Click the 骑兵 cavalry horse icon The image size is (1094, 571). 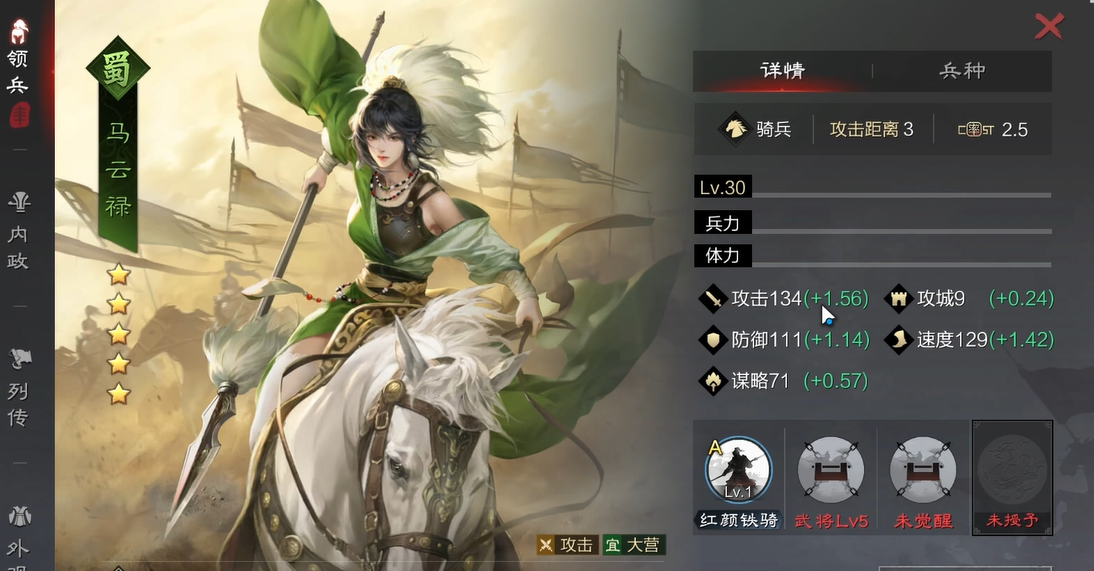click(734, 129)
